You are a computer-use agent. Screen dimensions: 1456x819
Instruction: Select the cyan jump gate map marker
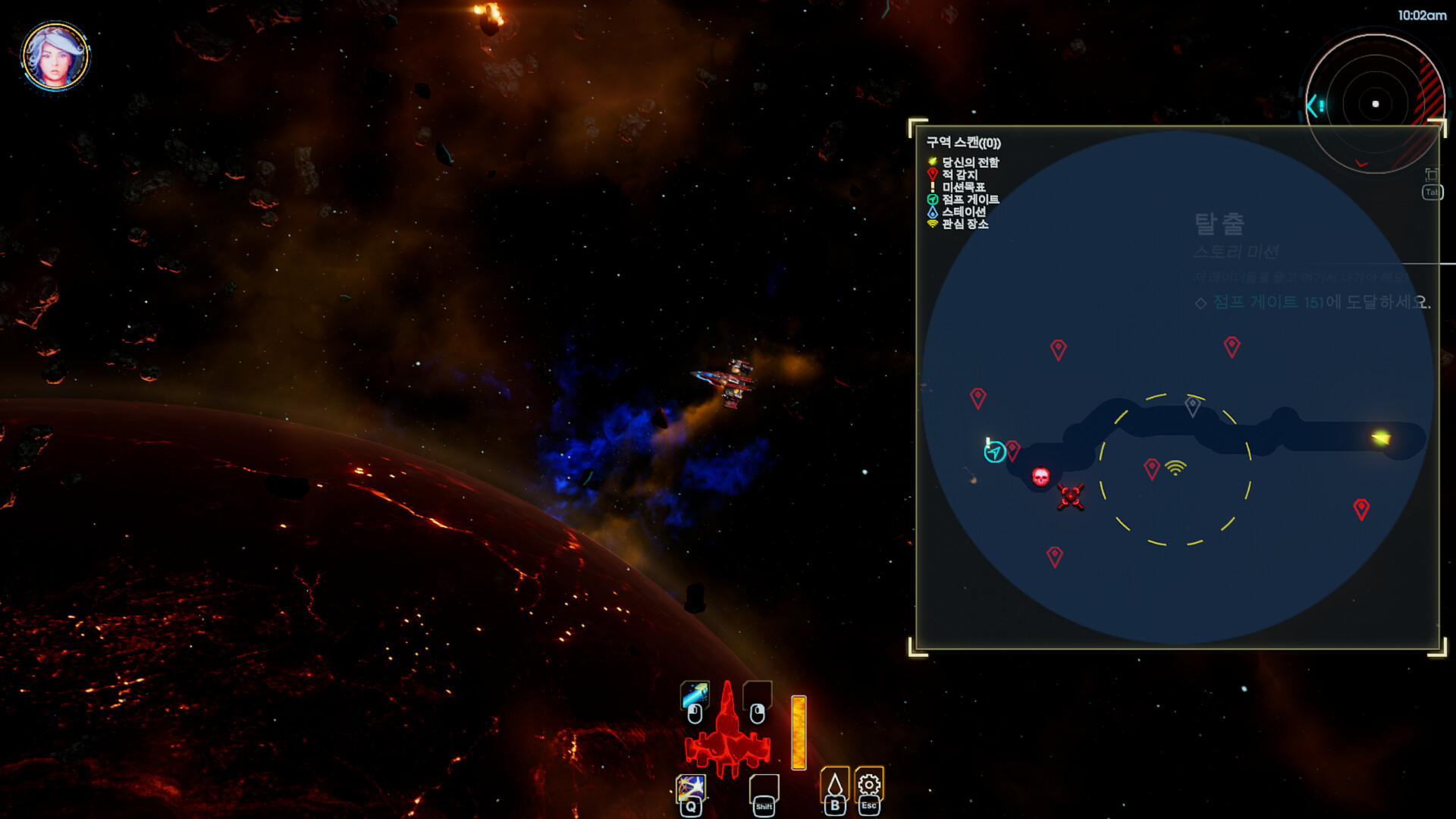[994, 453]
